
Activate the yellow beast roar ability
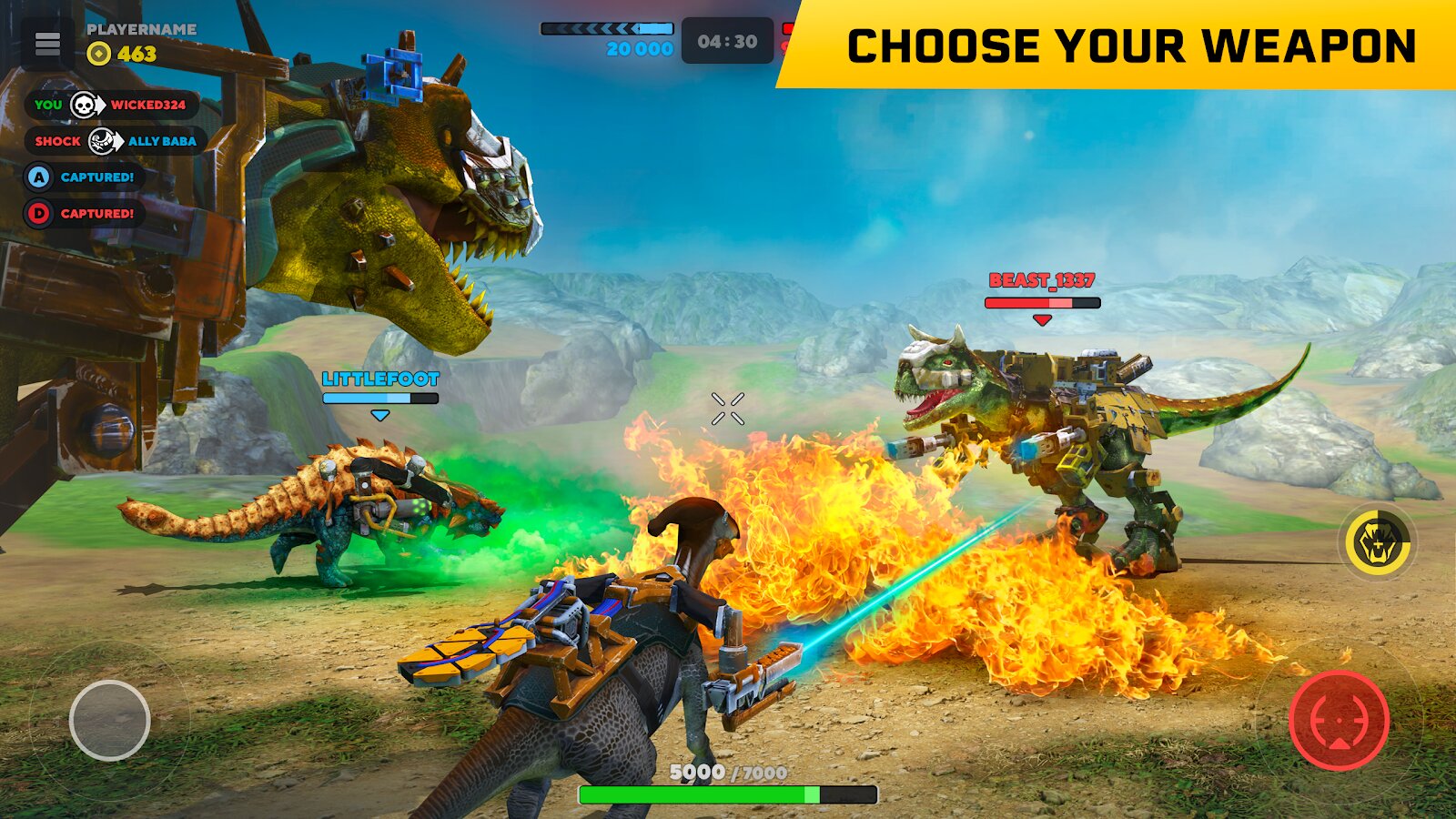pyautogui.click(x=1377, y=542)
